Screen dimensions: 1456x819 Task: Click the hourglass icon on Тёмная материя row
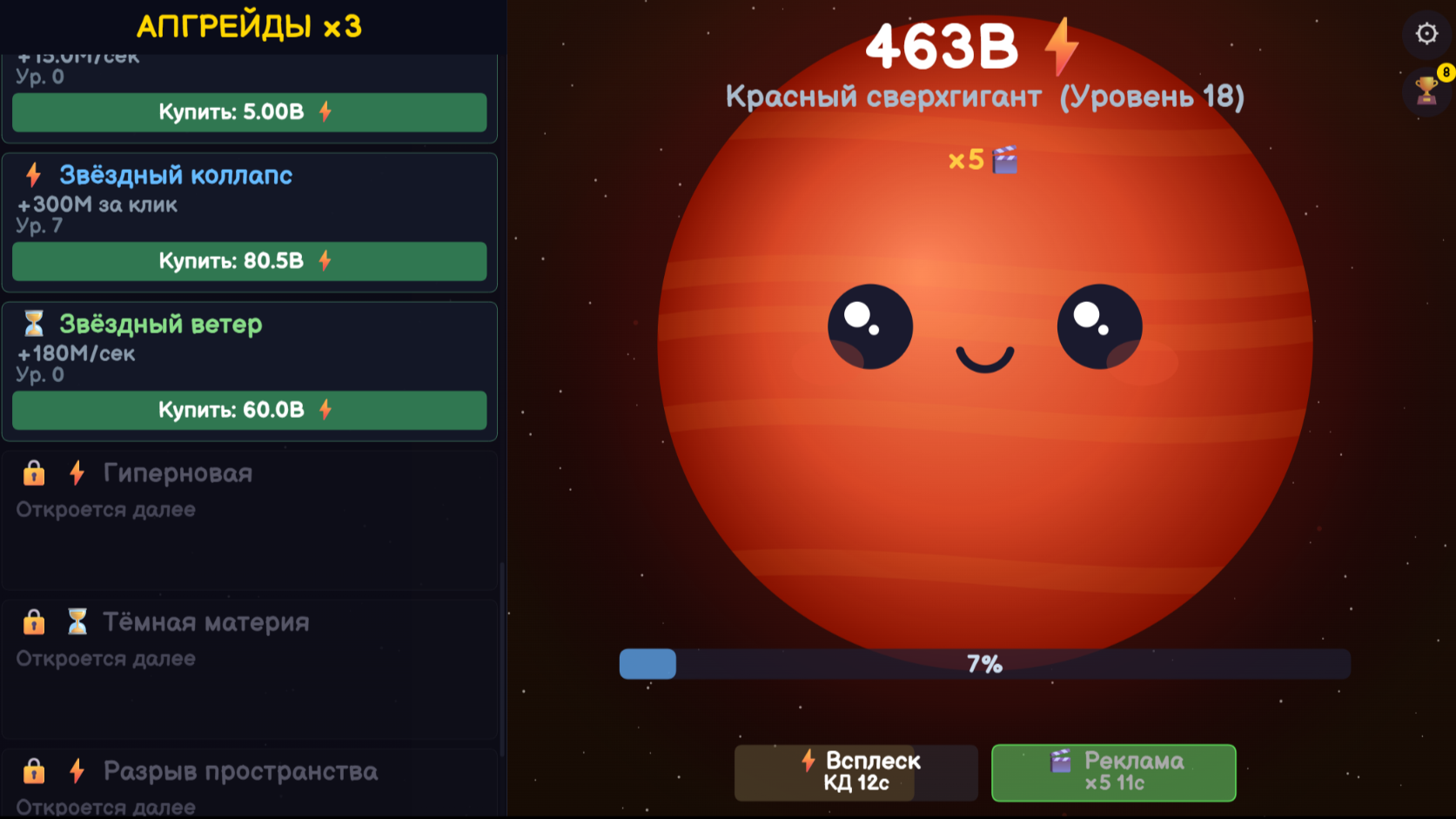click(x=78, y=621)
